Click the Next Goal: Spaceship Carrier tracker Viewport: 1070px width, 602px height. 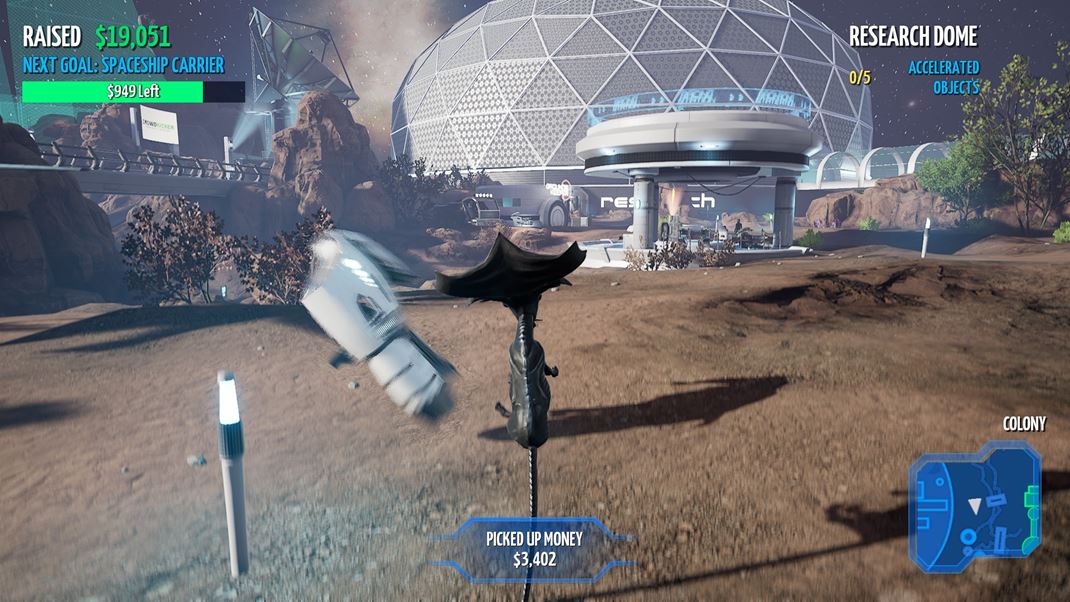tap(123, 66)
